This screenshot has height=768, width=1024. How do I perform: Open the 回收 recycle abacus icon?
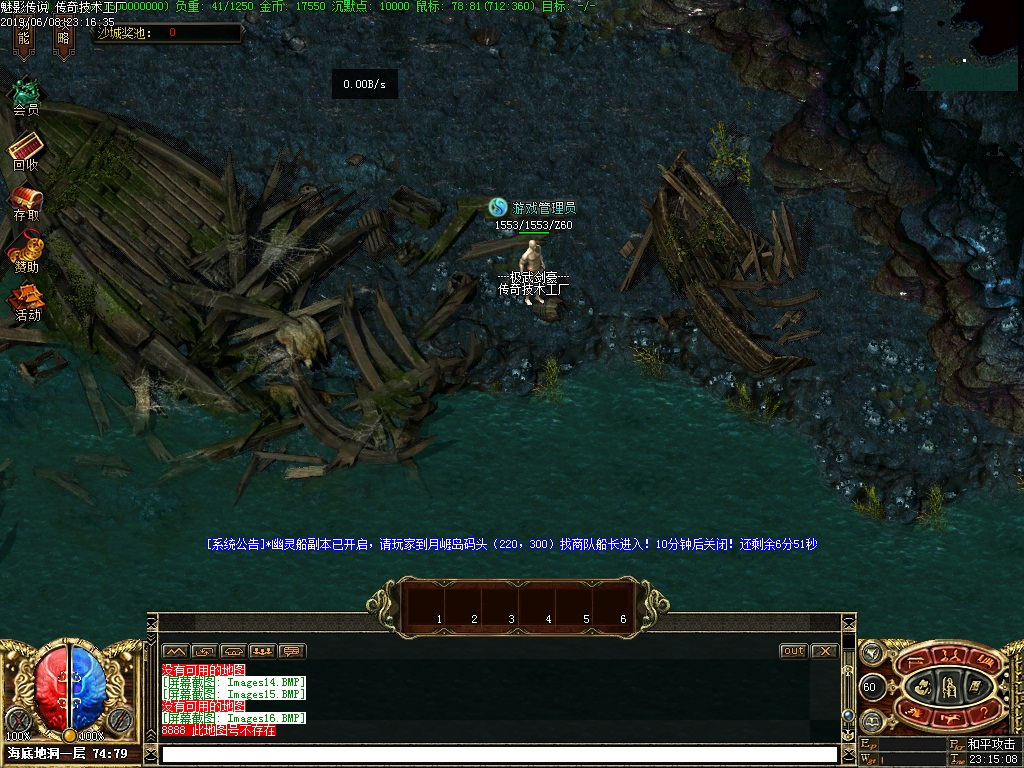coord(26,148)
